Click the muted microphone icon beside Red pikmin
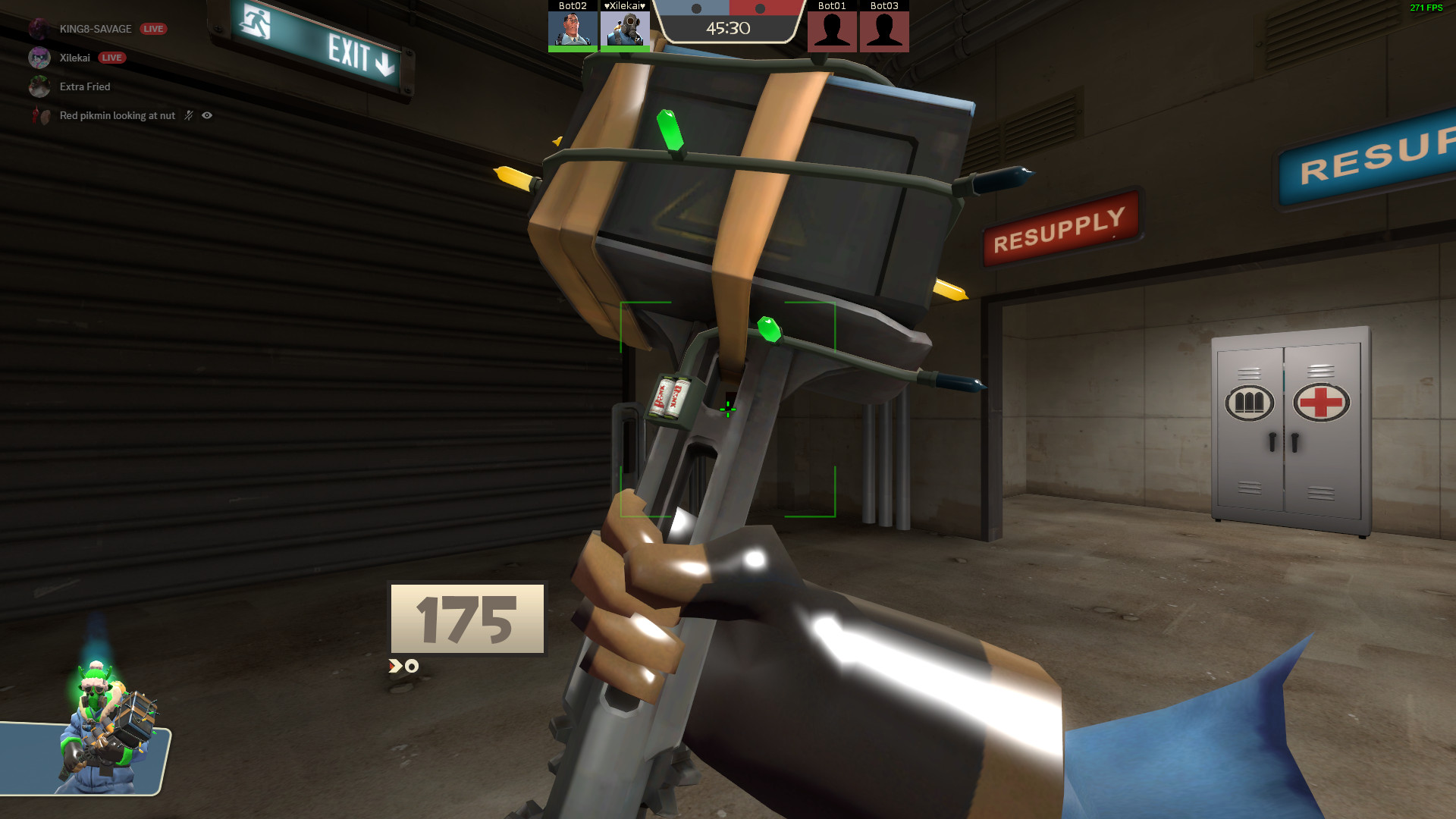1456x819 pixels. pos(188,115)
